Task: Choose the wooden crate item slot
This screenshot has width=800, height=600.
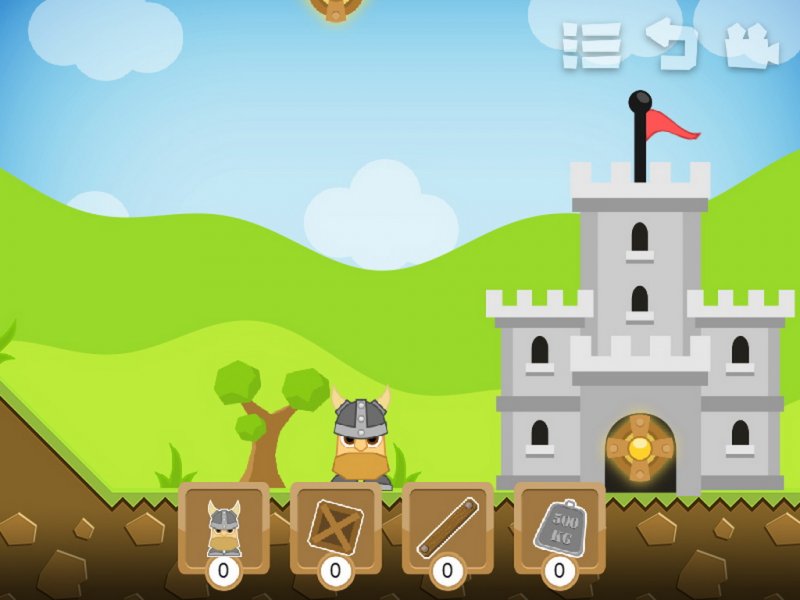Action: [336, 527]
